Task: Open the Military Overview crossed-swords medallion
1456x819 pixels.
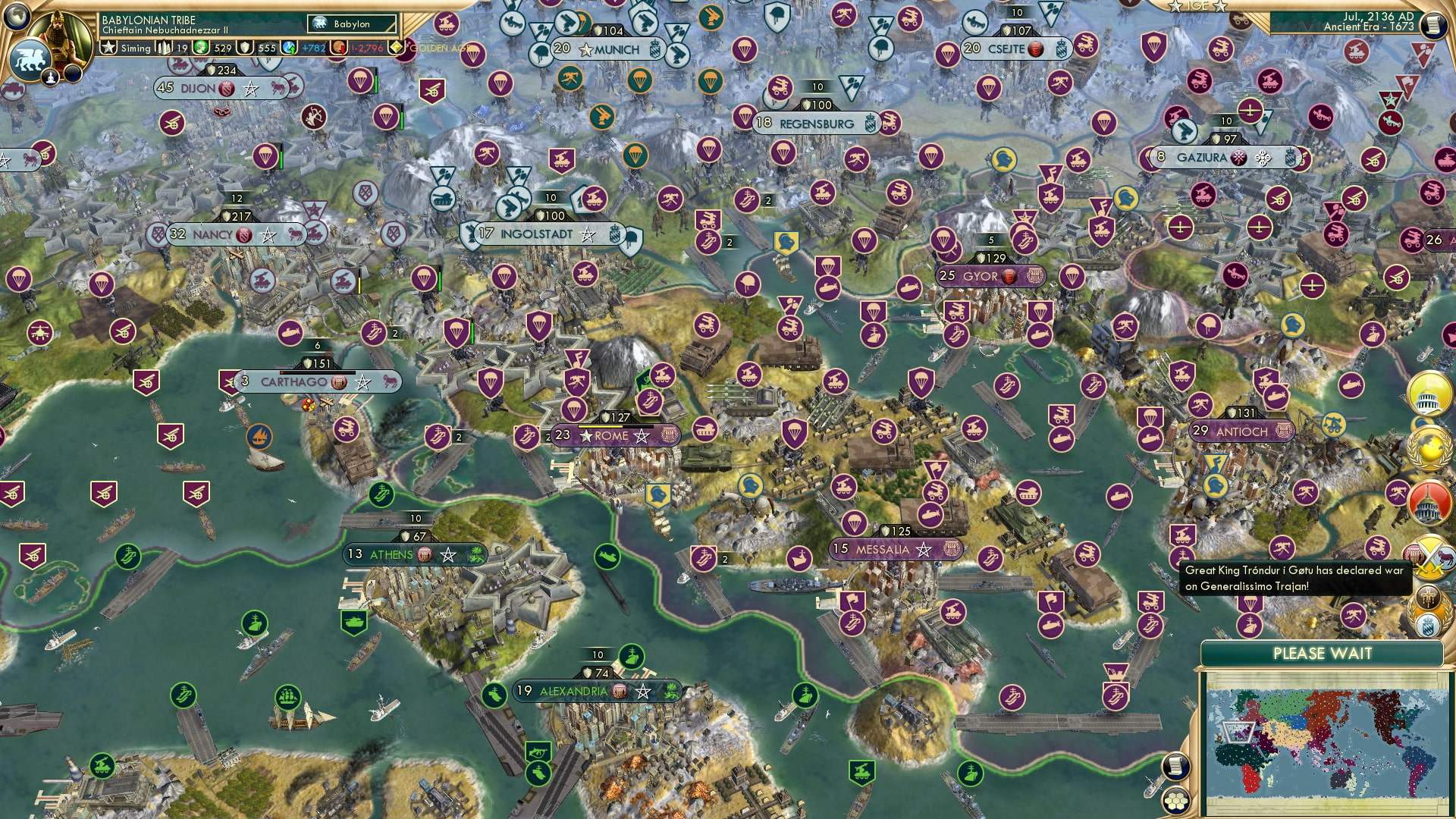Action: pyautogui.click(x=1429, y=557)
